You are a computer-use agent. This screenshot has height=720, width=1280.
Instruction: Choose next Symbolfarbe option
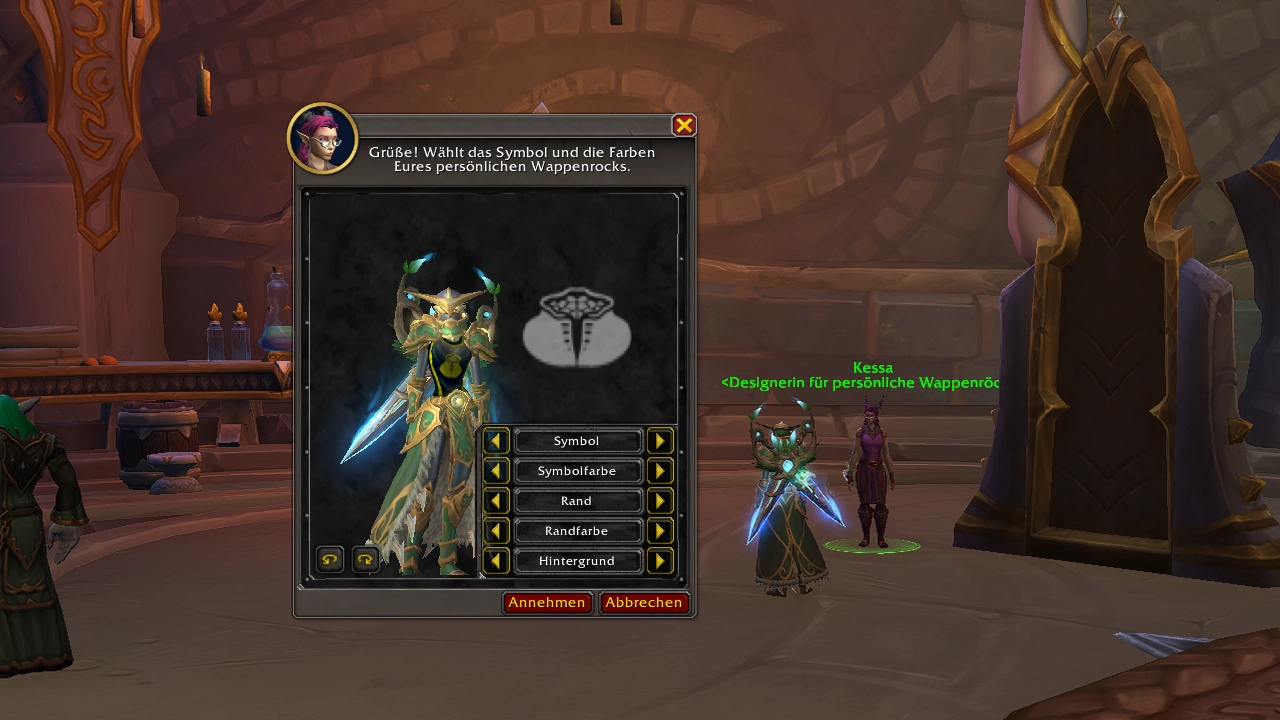pyautogui.click(x=659, y=471)
